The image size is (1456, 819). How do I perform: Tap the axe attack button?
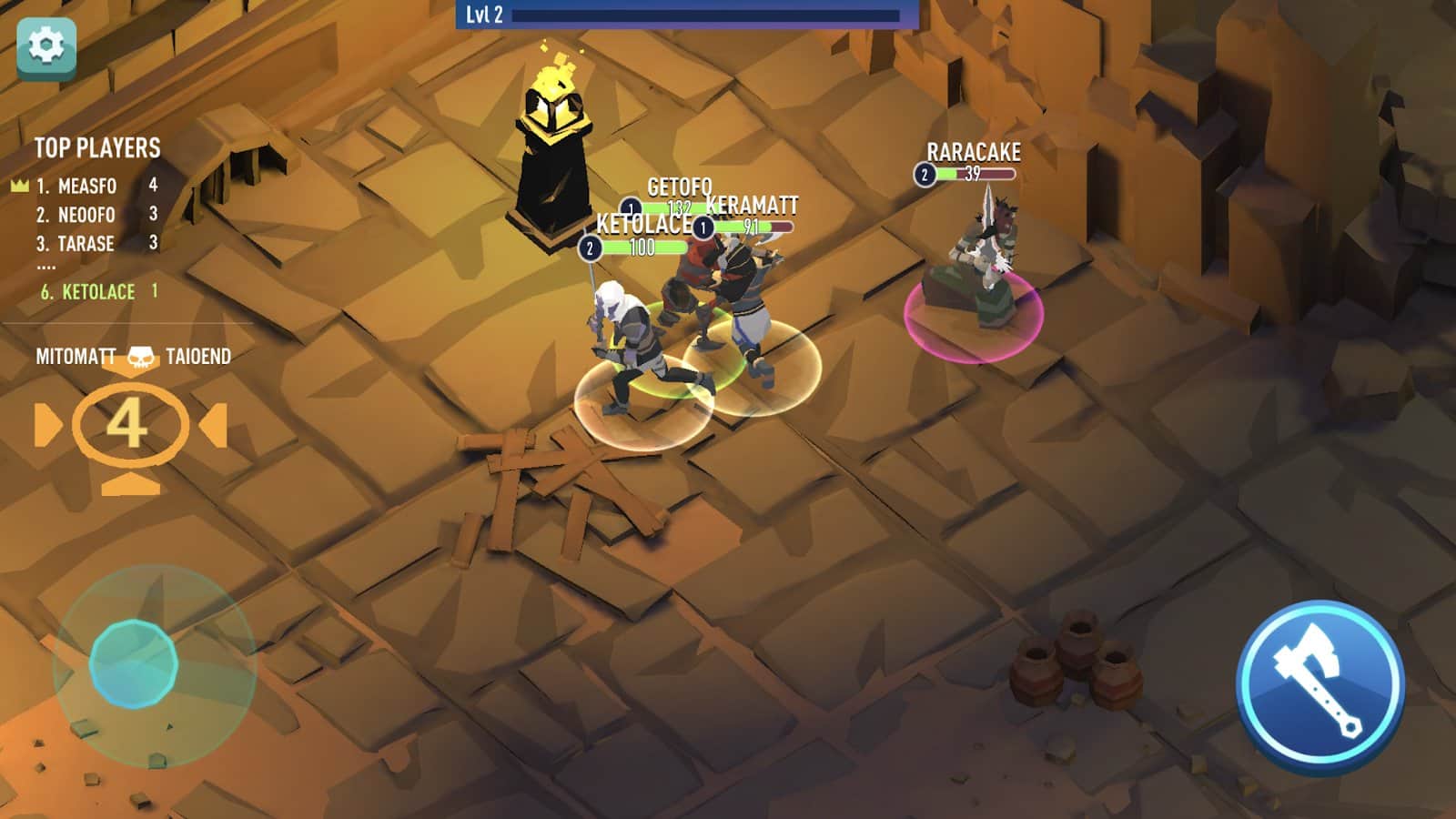1319,685
